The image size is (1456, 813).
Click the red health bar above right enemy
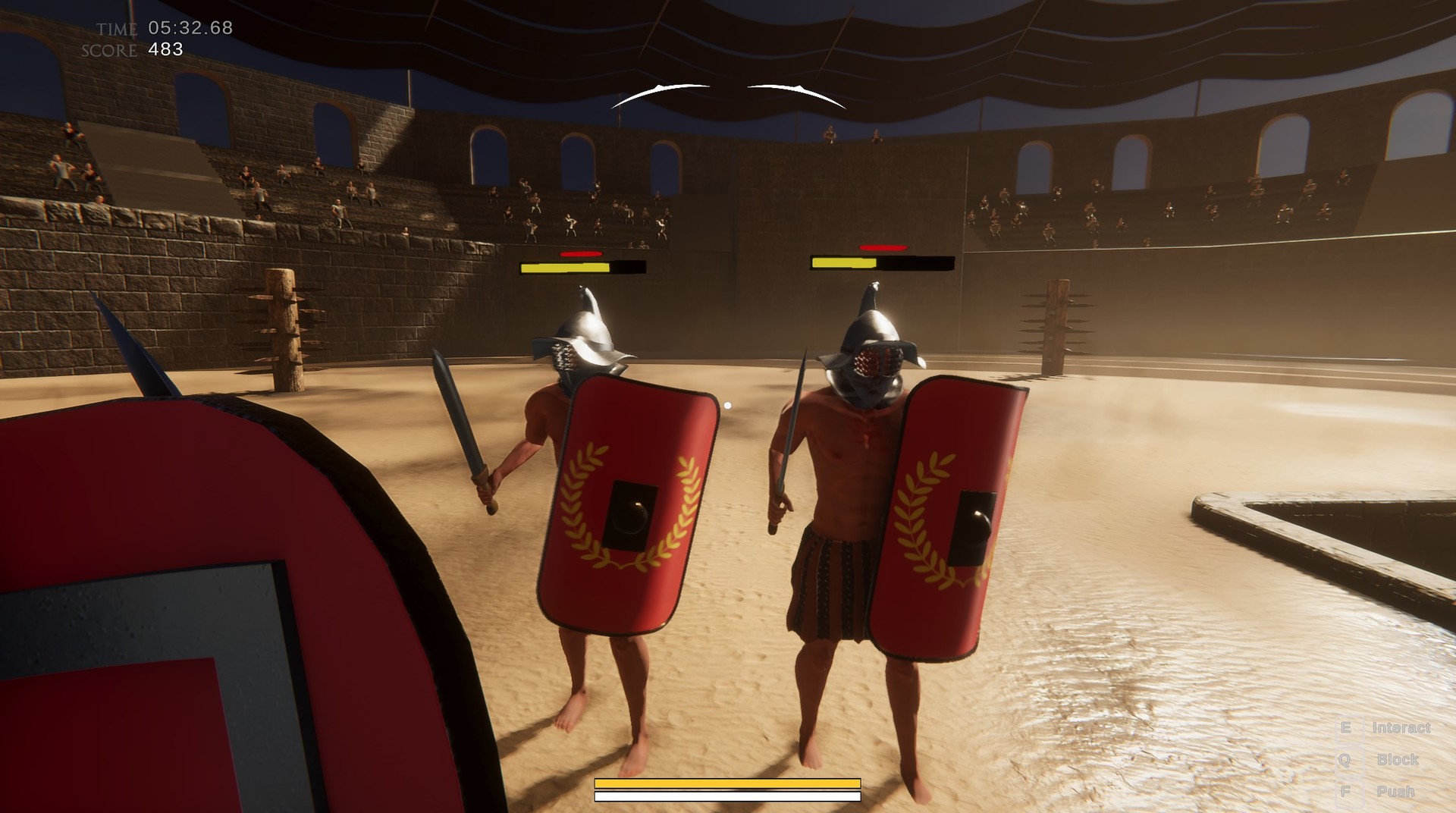pyautogui.click(x=882, y=247)
